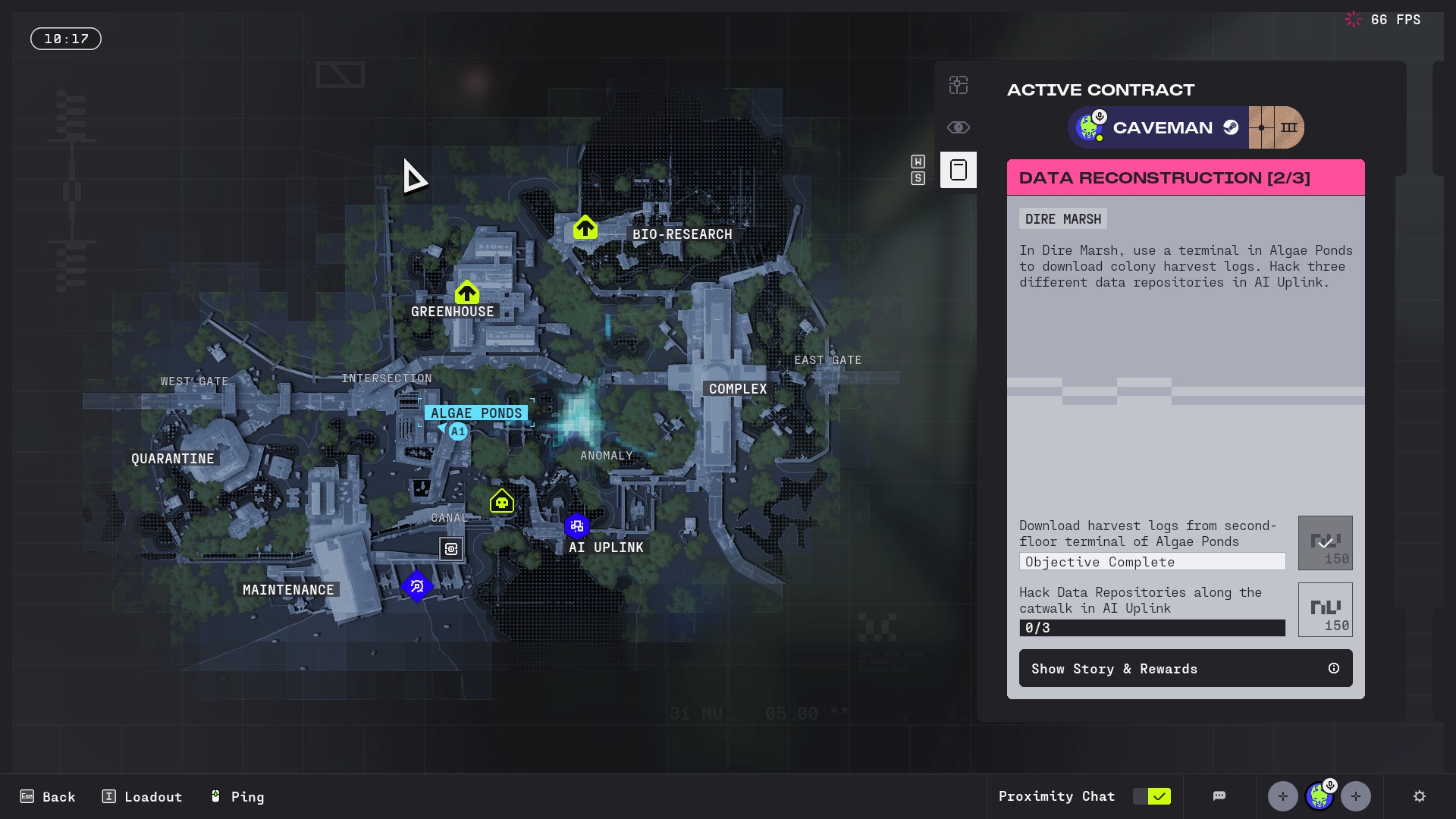This screenshot has height=819, width=1456.
Task: Open the chat bubble icon
Action: point(1219,796)
